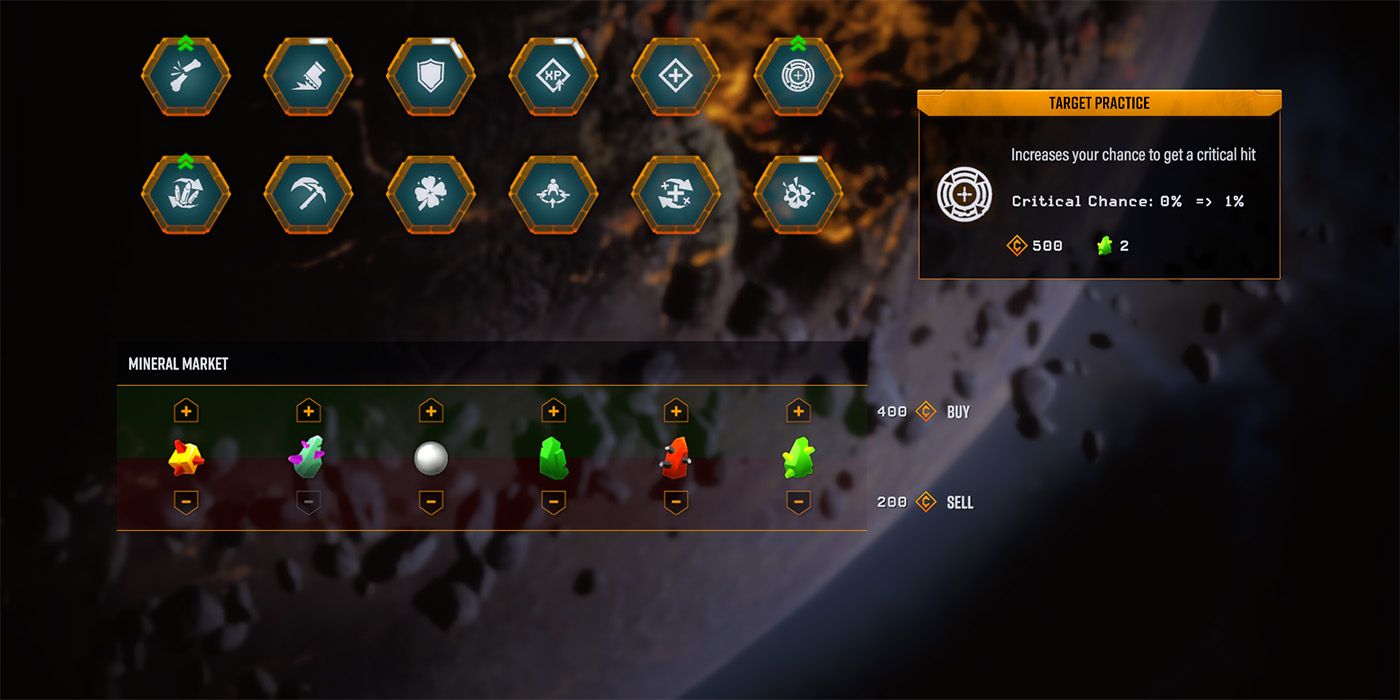Screen dimensions: 1400x700
Task: Buy one yellow and red mineral
Action: click(x=186, y=411)
